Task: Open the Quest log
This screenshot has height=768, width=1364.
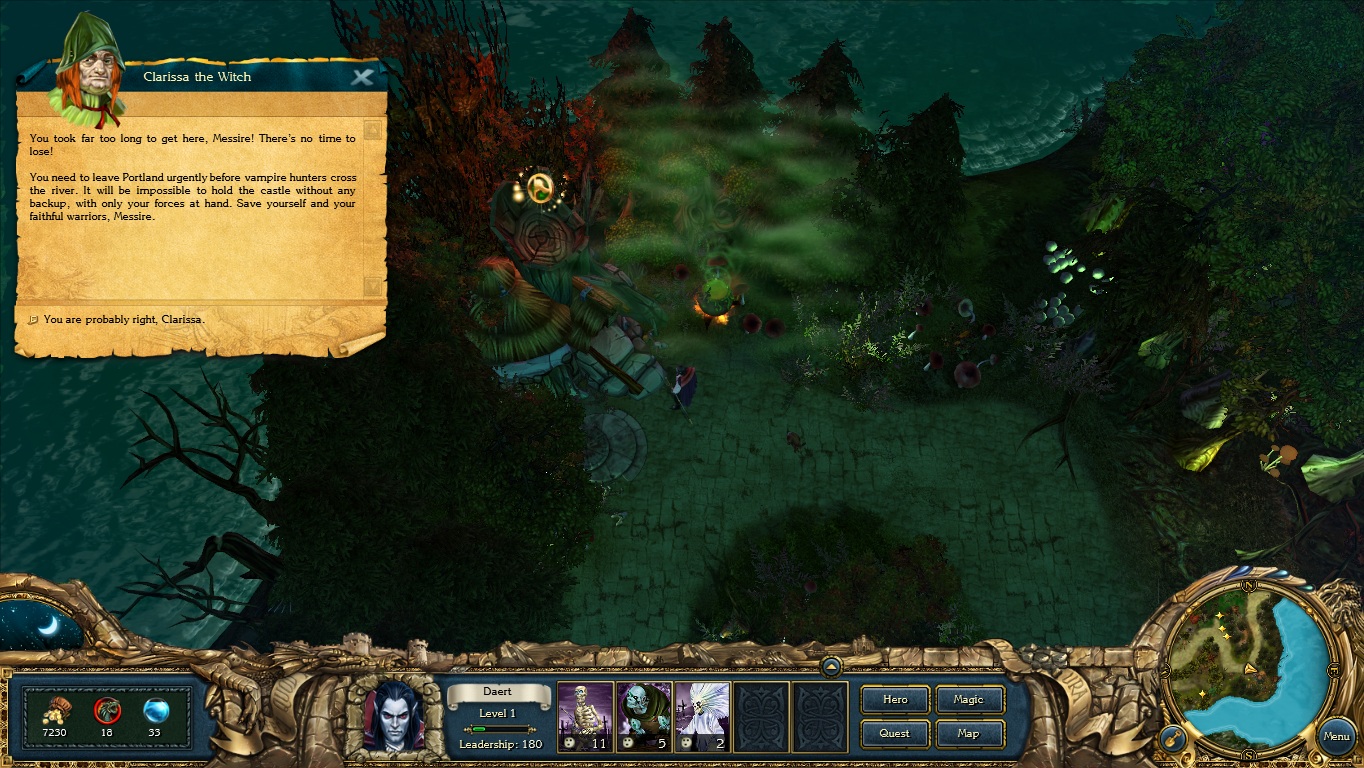Action: click(895, 733)
